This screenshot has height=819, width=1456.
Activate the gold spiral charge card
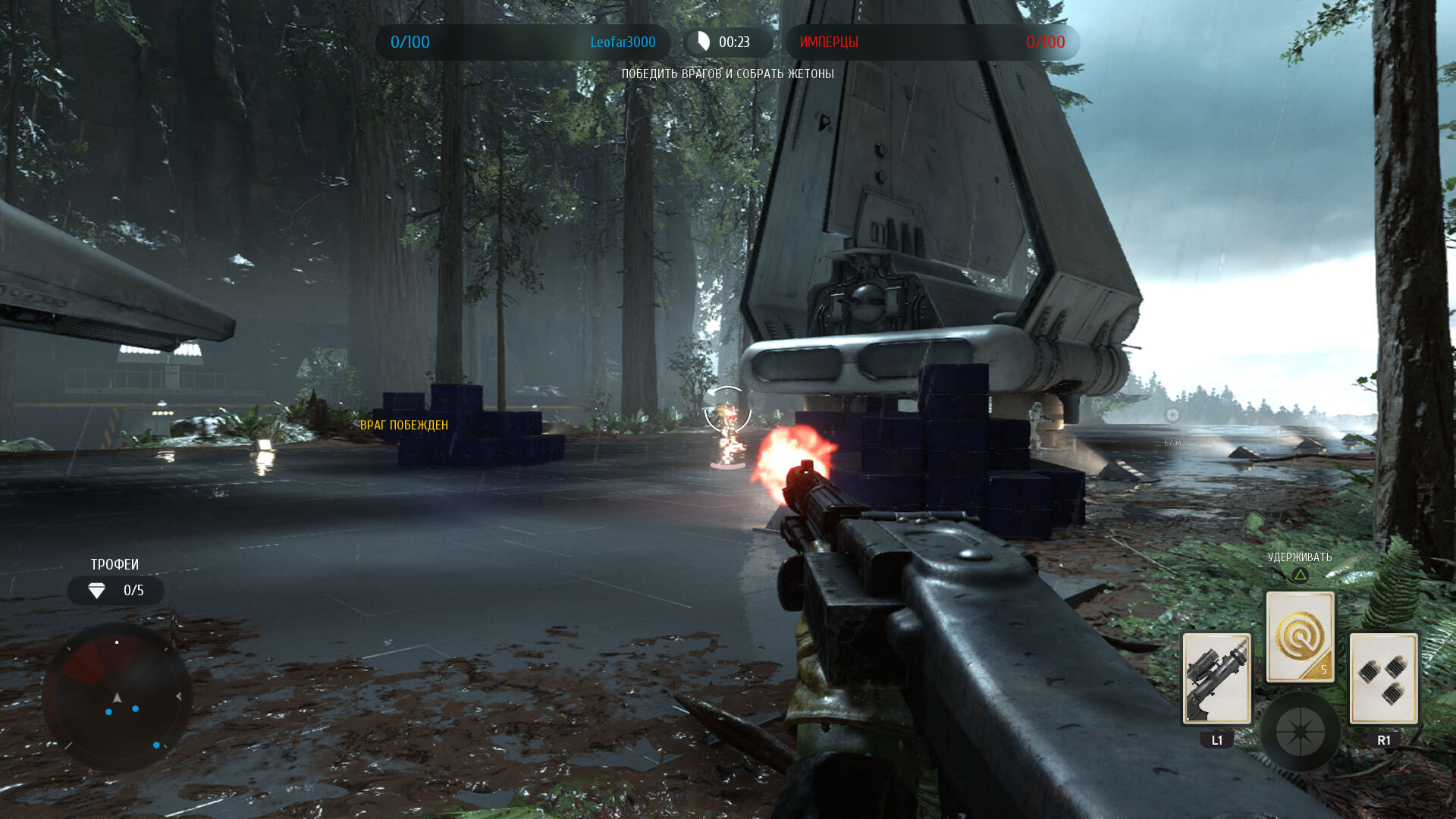pos(1300,637)
